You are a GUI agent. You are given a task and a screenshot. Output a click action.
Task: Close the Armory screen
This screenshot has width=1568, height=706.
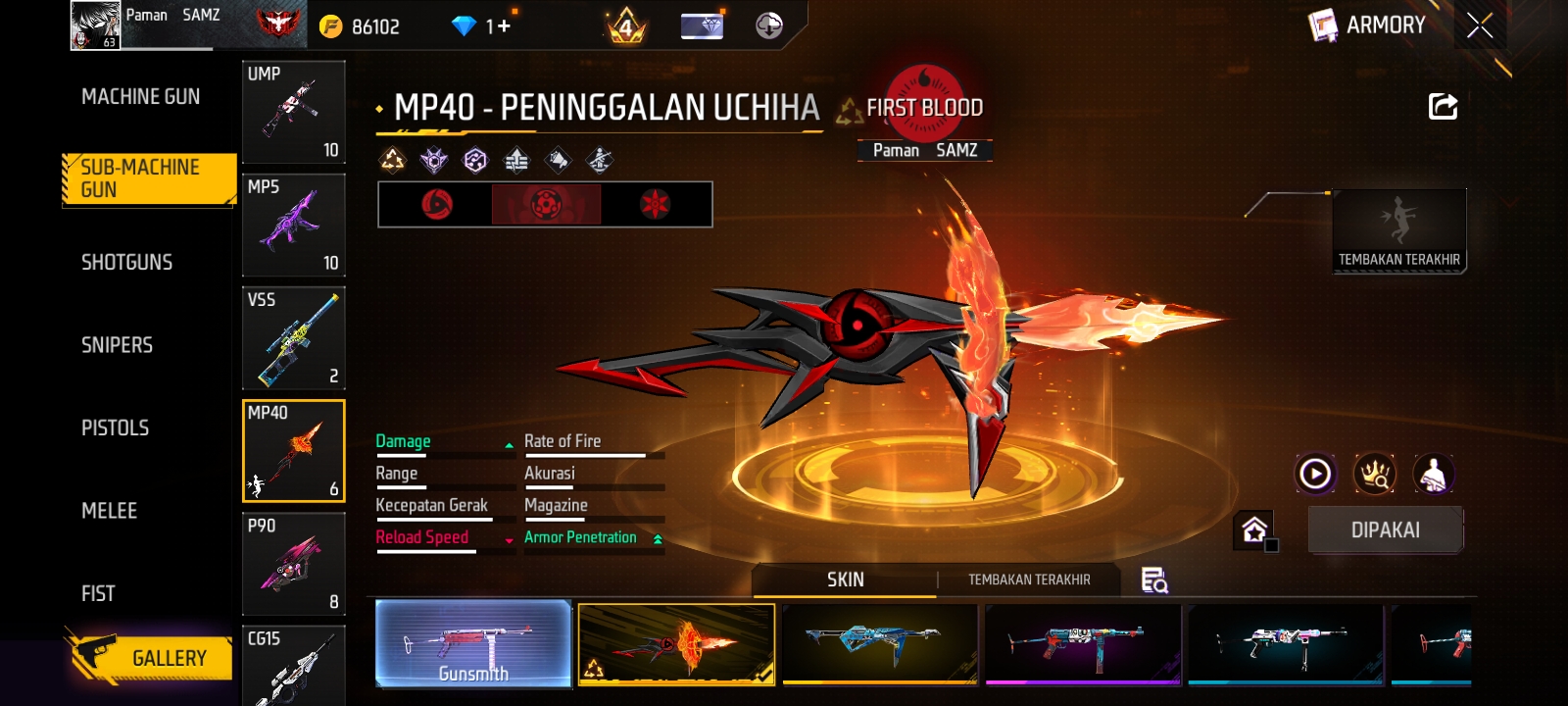1480,25
